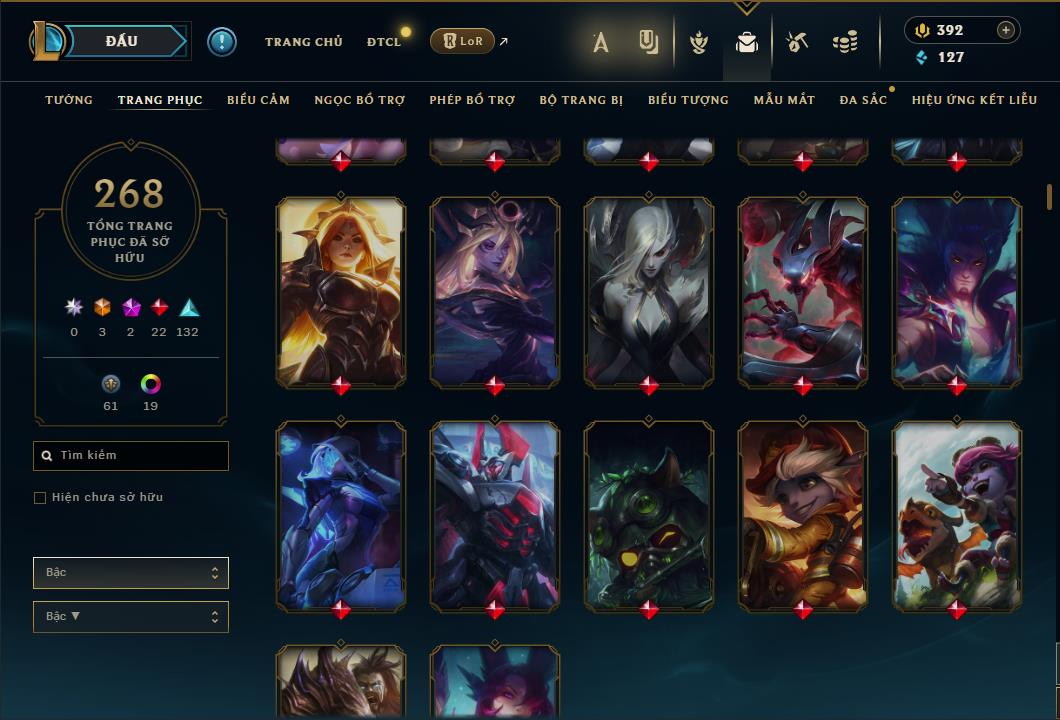The height and width of the screenshot is (720, 1060).
Task: Open the coin stack store icon
Action: click(x=845, y=42)
